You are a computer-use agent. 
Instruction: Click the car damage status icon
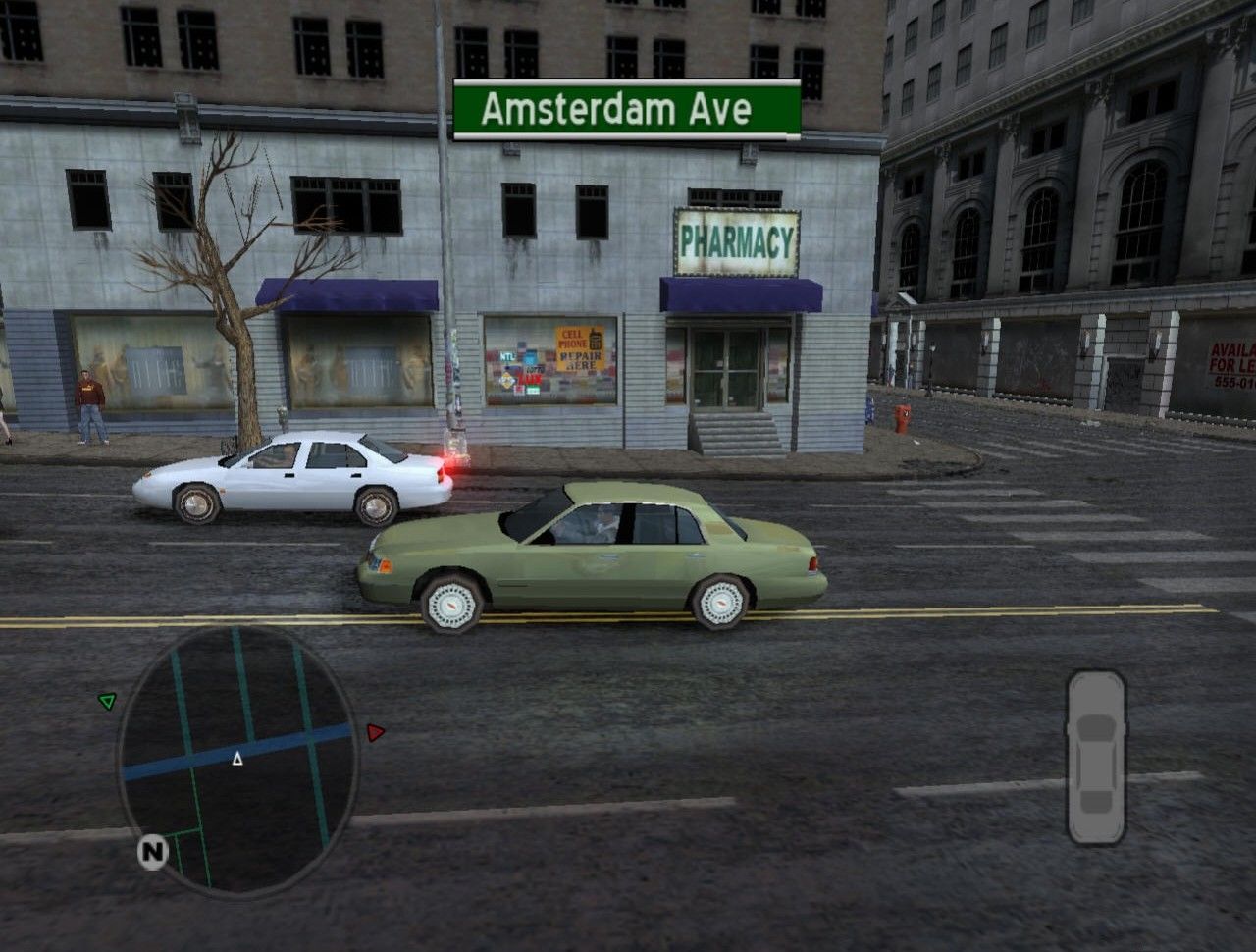click(1096, 757)
